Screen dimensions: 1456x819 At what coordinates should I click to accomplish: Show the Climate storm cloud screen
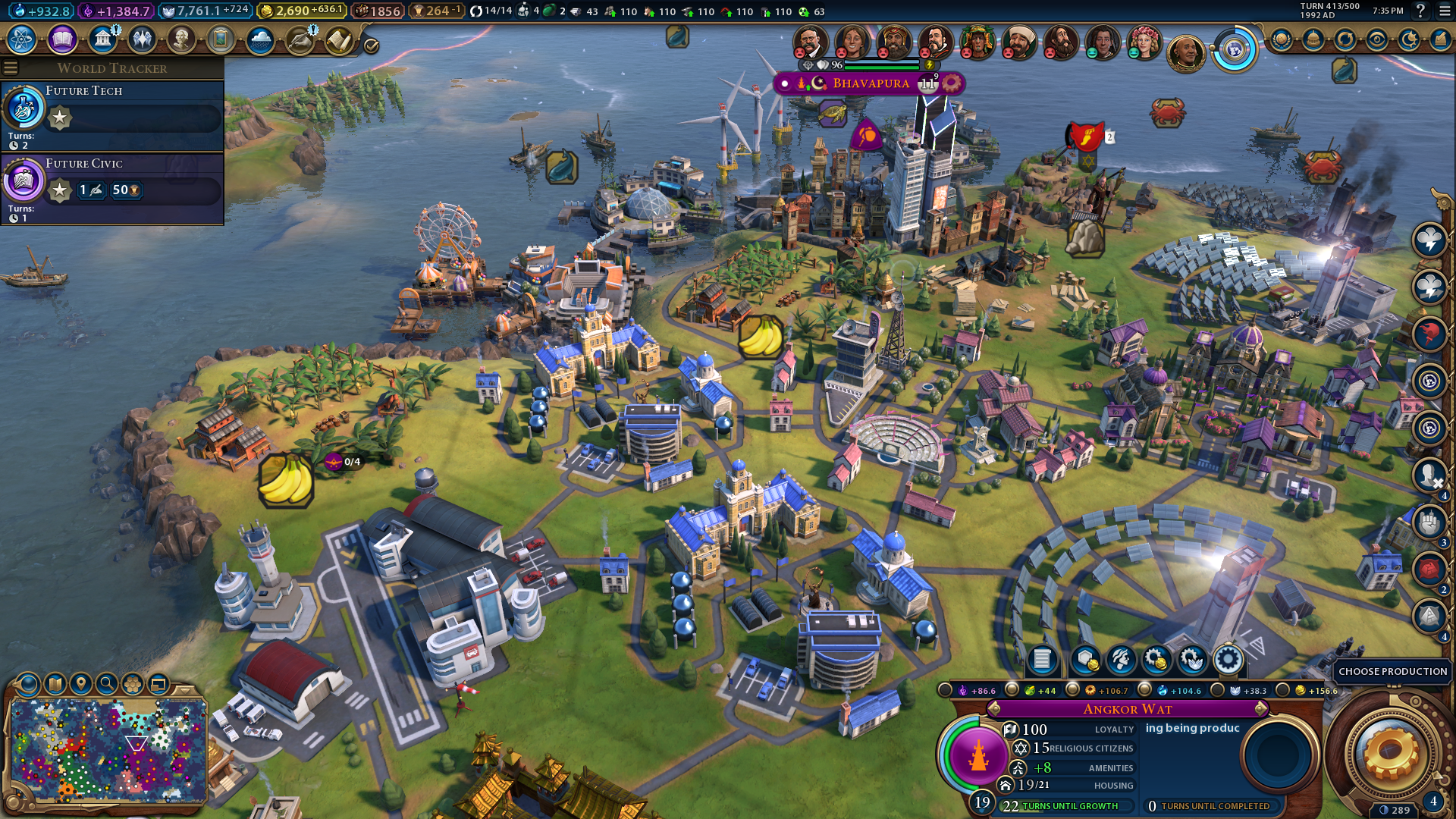260,39
